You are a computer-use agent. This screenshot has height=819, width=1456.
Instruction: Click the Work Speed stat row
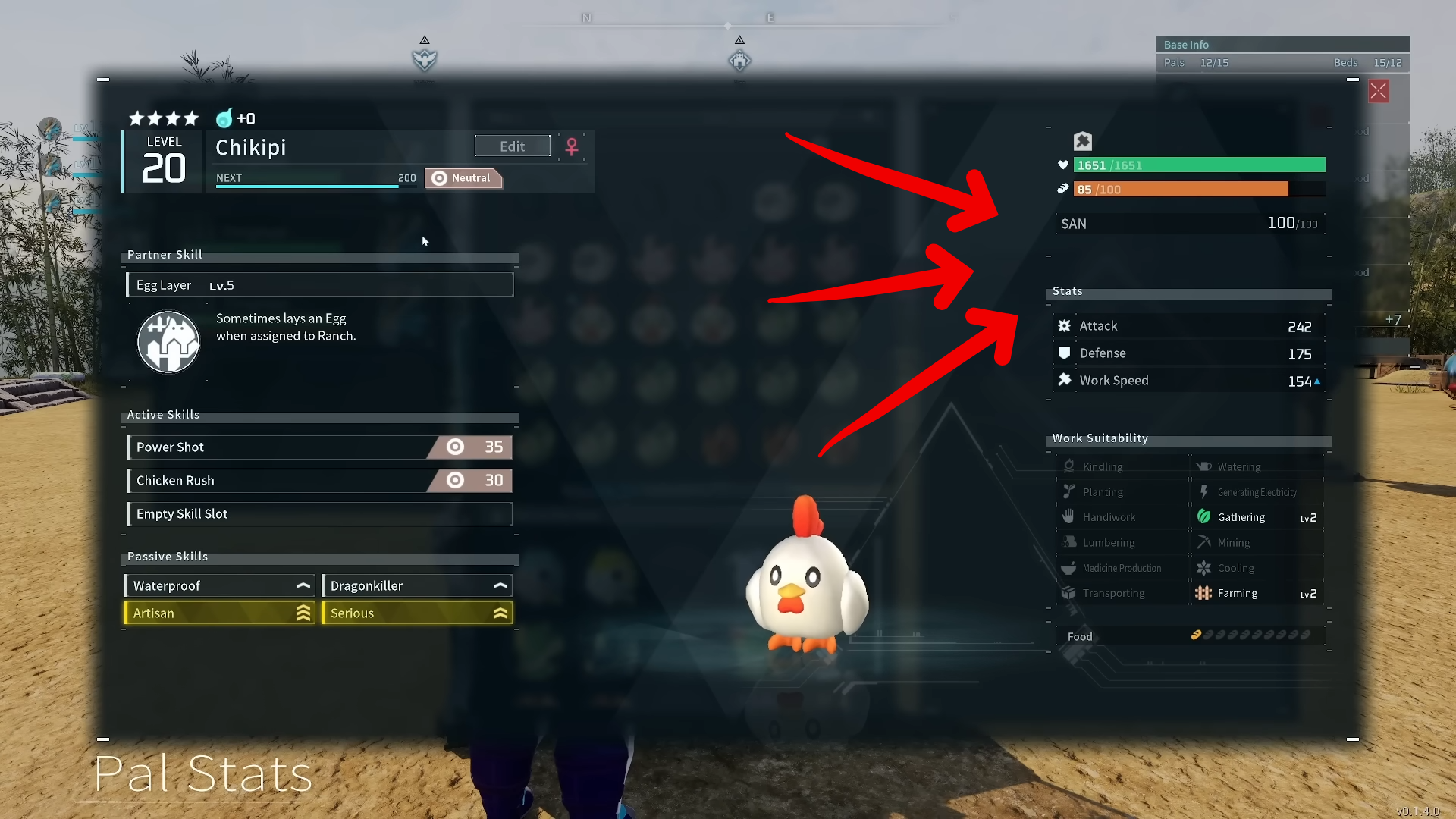[x=1188, y=381]
